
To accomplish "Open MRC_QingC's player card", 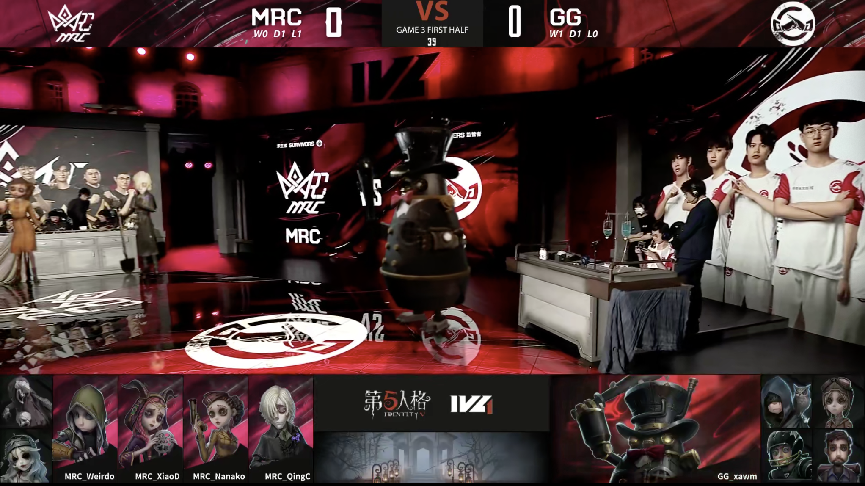I will coord(281,420).
